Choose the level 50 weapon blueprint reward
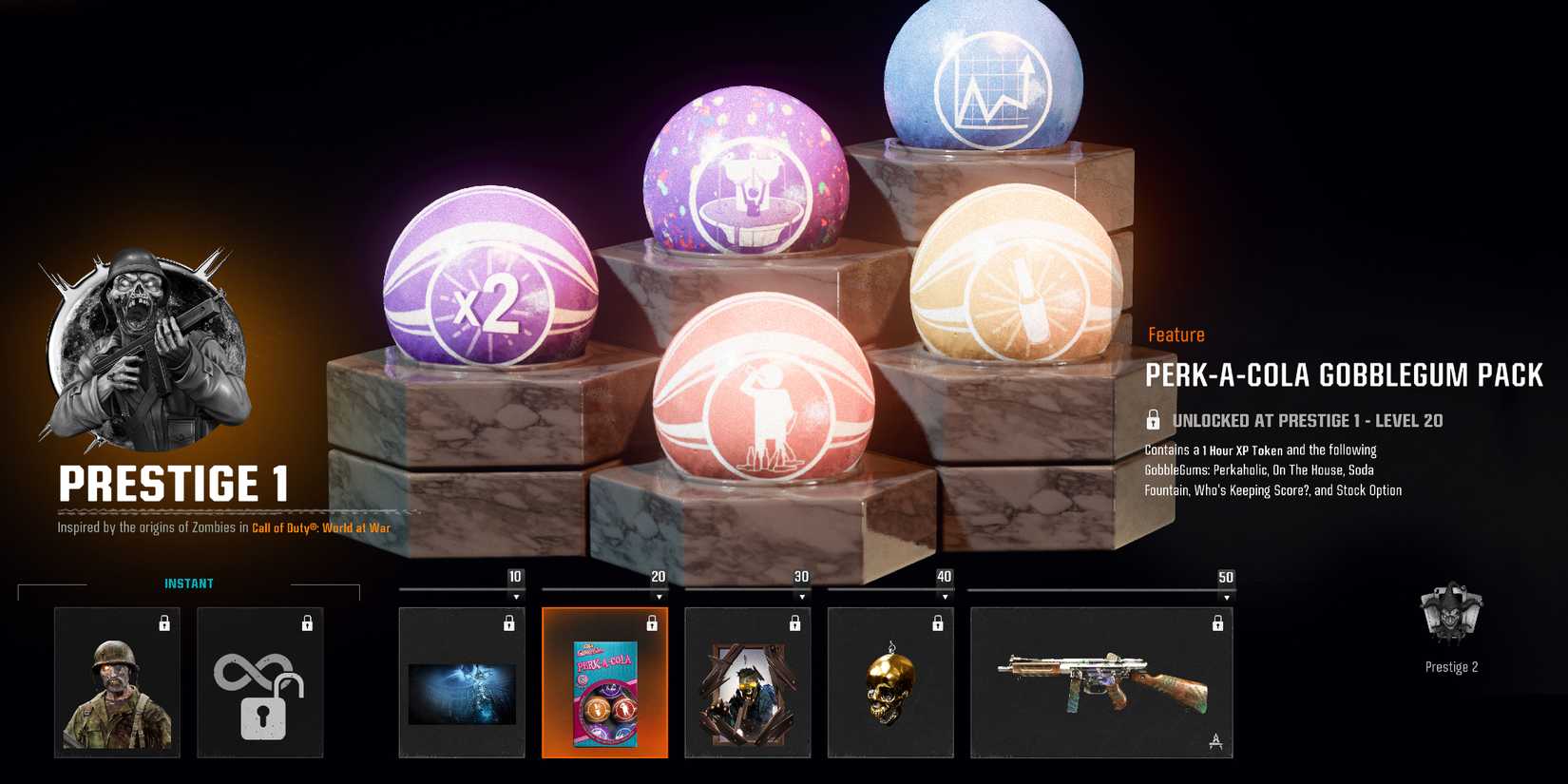 pyautogui.click(x=1101, y=682)
